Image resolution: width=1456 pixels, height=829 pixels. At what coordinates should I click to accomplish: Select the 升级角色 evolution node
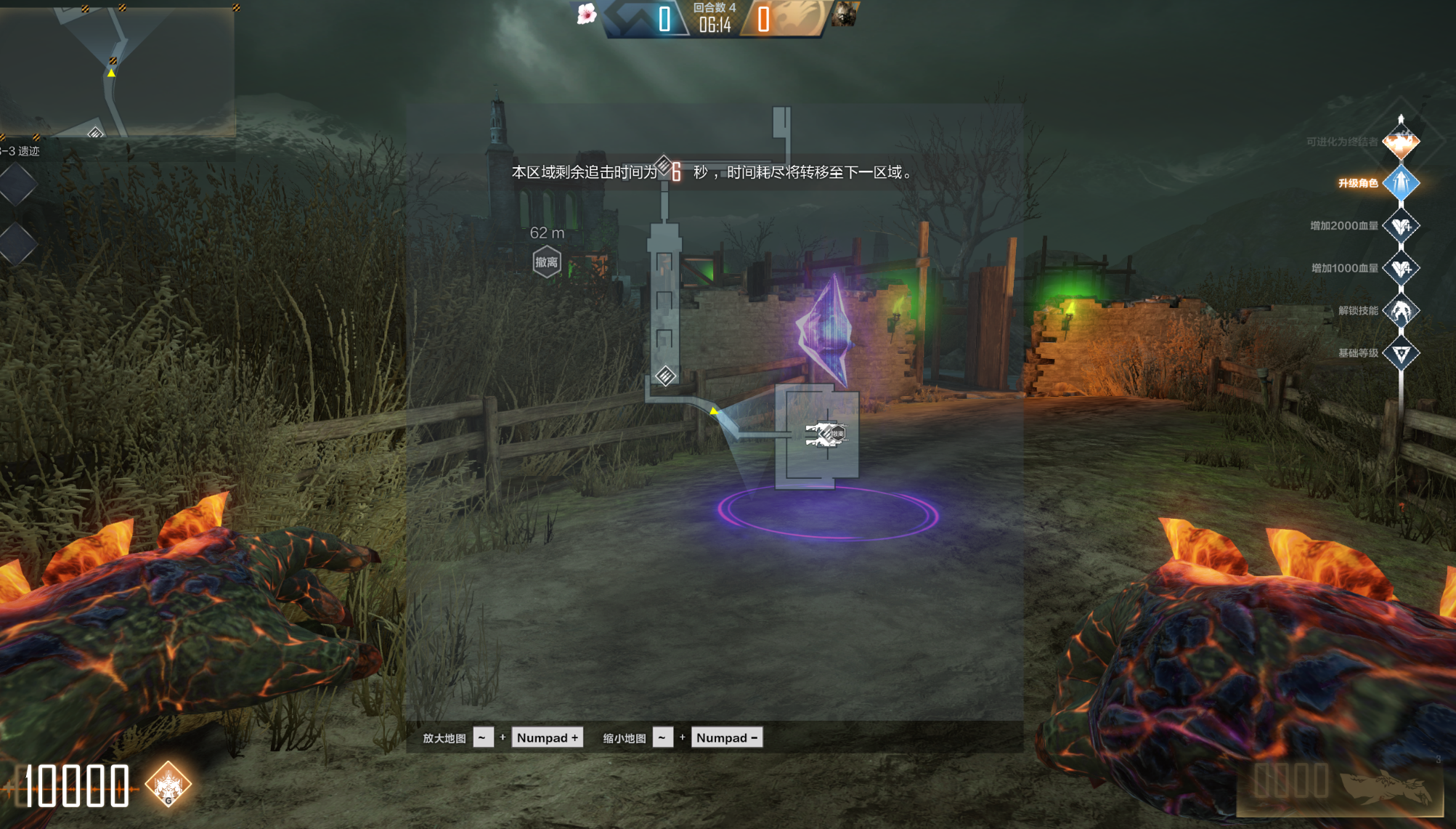click(x=1401, y=183)
